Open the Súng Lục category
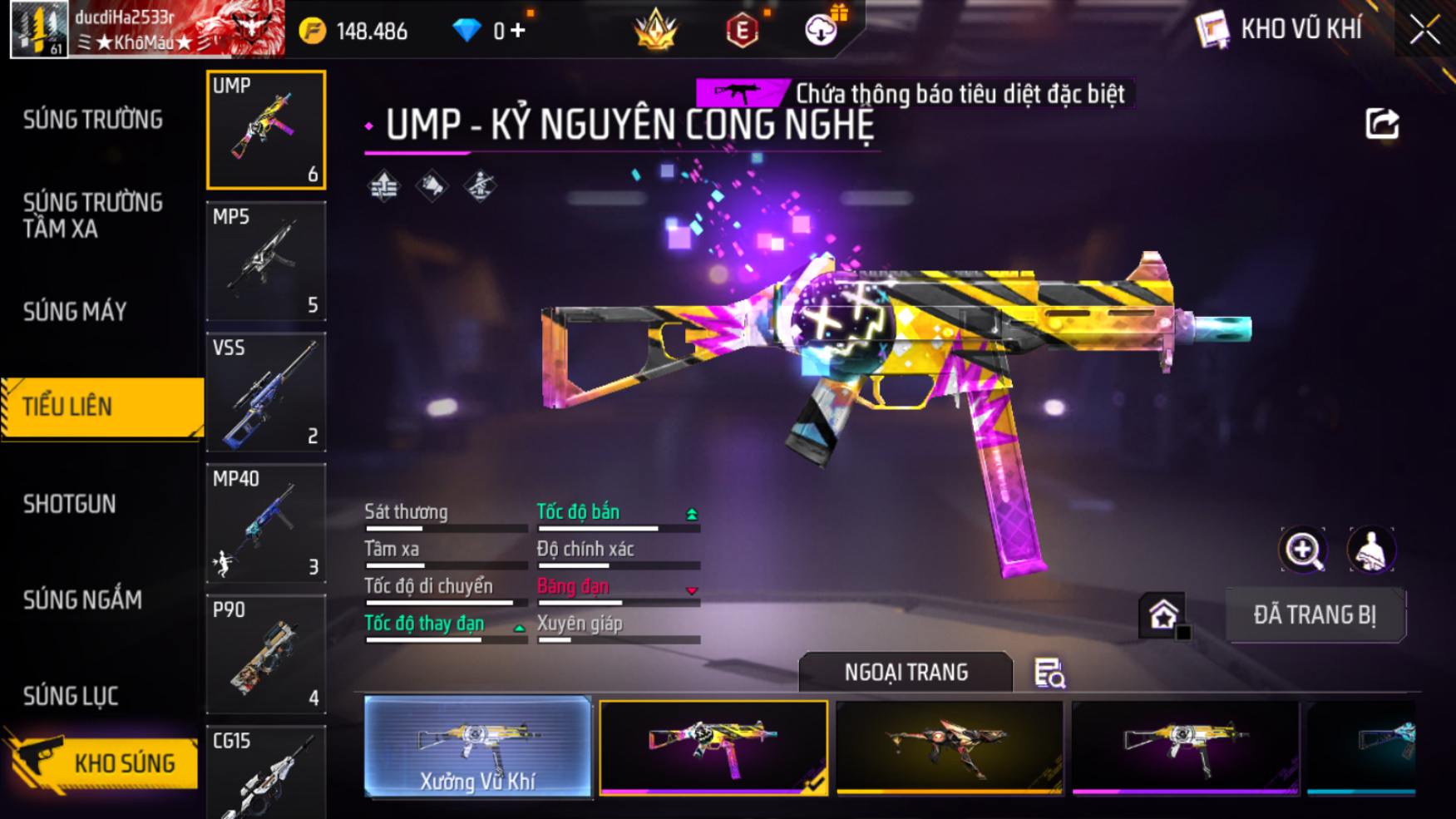The image size is (1456, 819). pos(71,696)
